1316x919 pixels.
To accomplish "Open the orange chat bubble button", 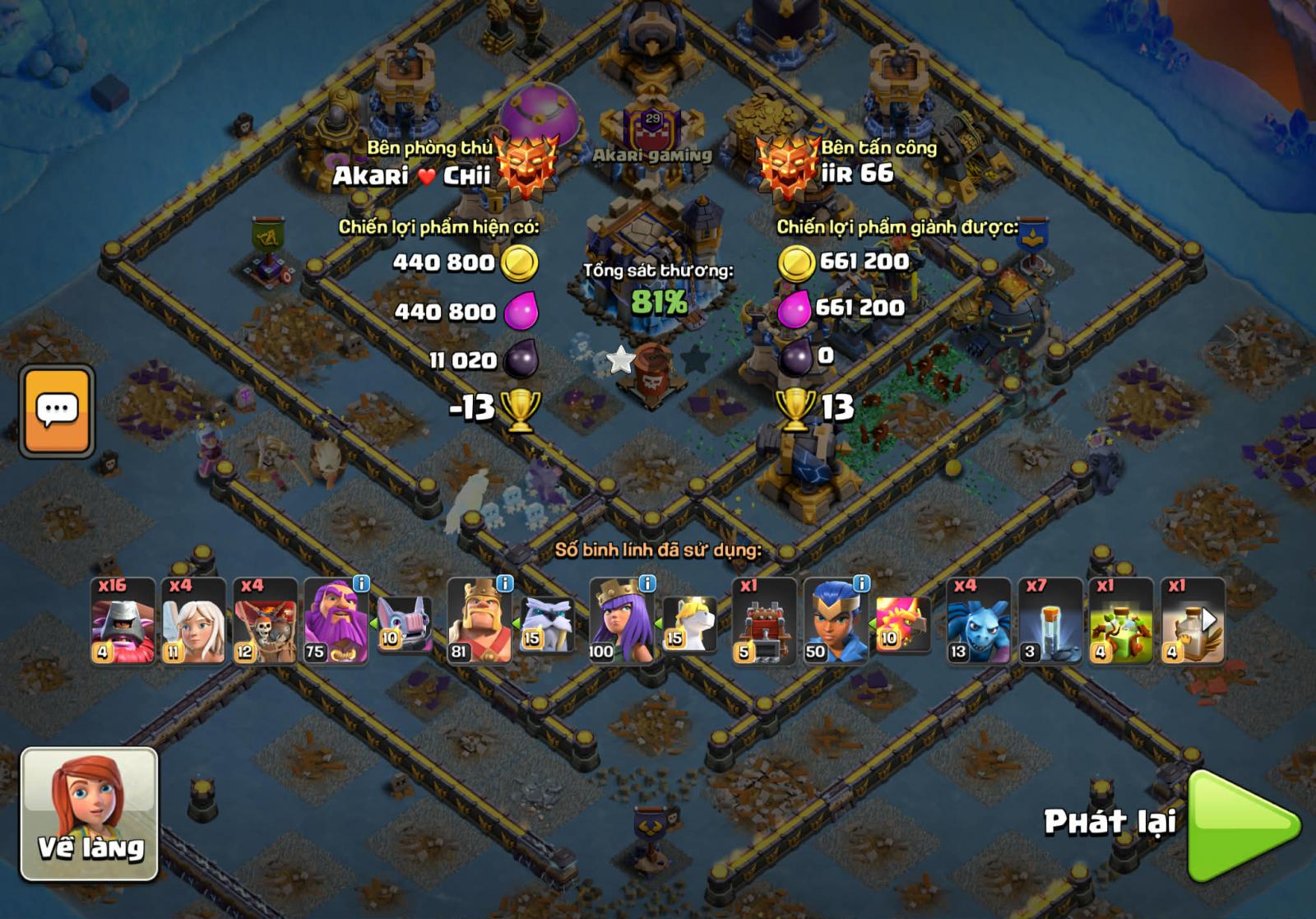I will click(57, 411).
